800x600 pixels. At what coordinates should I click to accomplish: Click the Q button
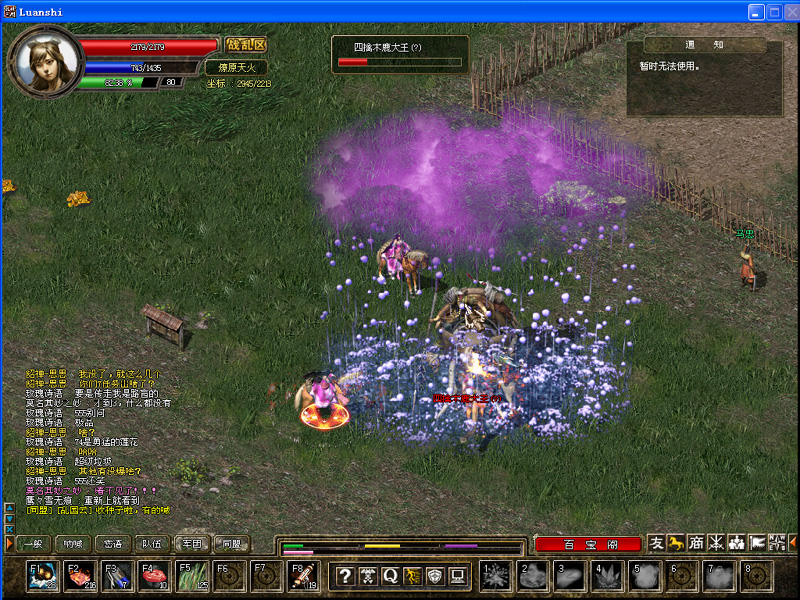[389, 576]
